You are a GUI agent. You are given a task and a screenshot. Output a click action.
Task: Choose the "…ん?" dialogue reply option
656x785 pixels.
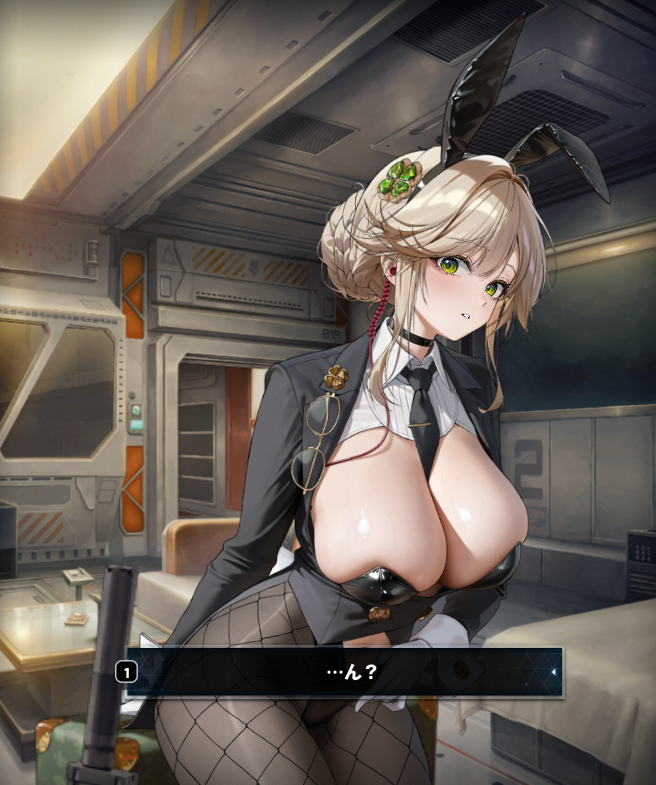(x=345, y=672)
